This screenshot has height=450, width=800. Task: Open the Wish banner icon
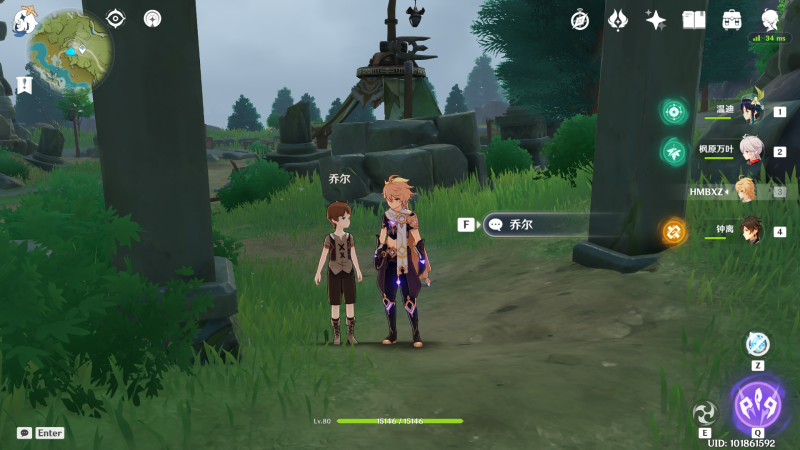point(618,20)
